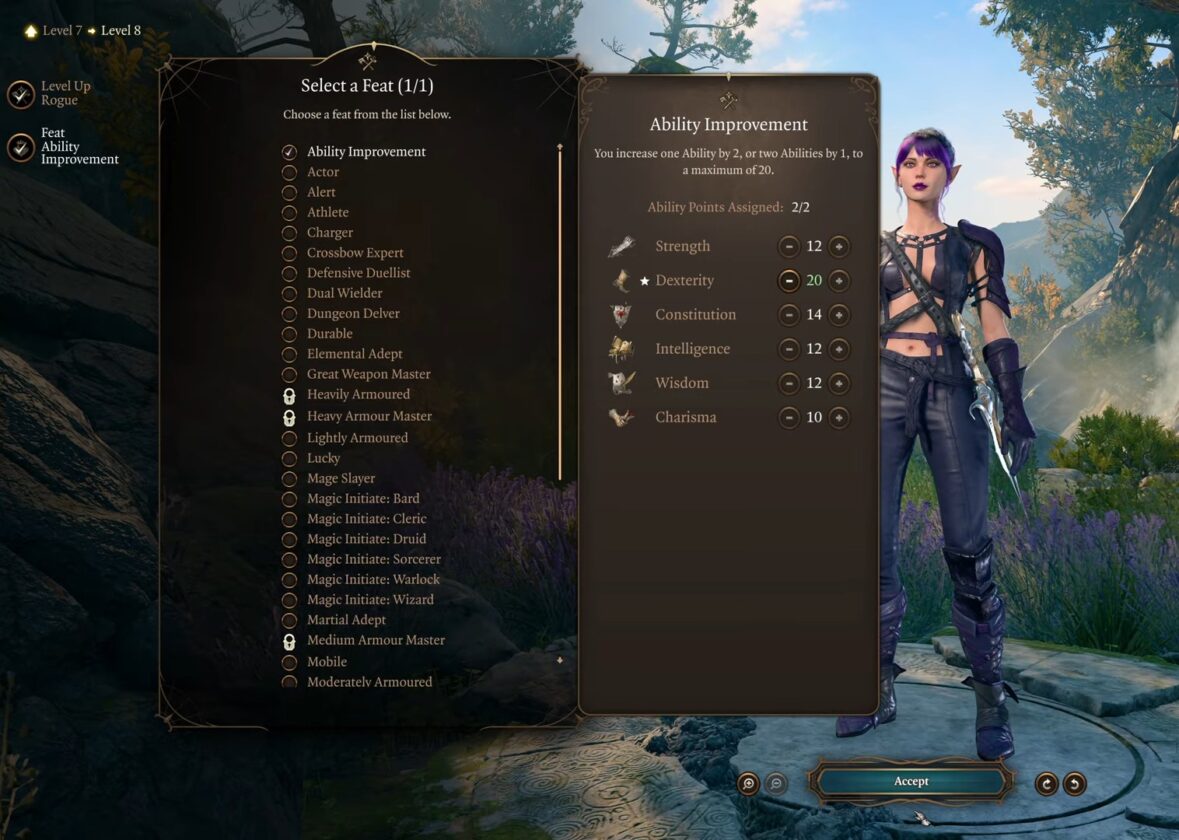
Task: Raise Wisdom using plus button
Action: tap(839, 383)
